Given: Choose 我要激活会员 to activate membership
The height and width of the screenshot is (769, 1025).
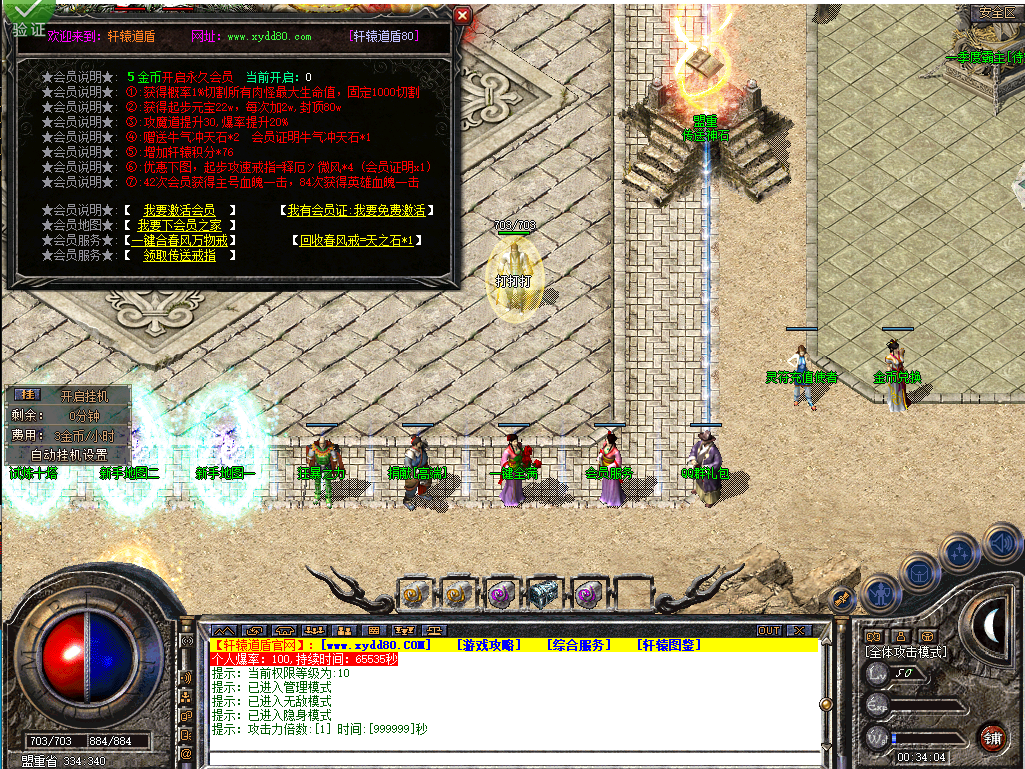Looking at the screenshot, I should coord(179,210).
